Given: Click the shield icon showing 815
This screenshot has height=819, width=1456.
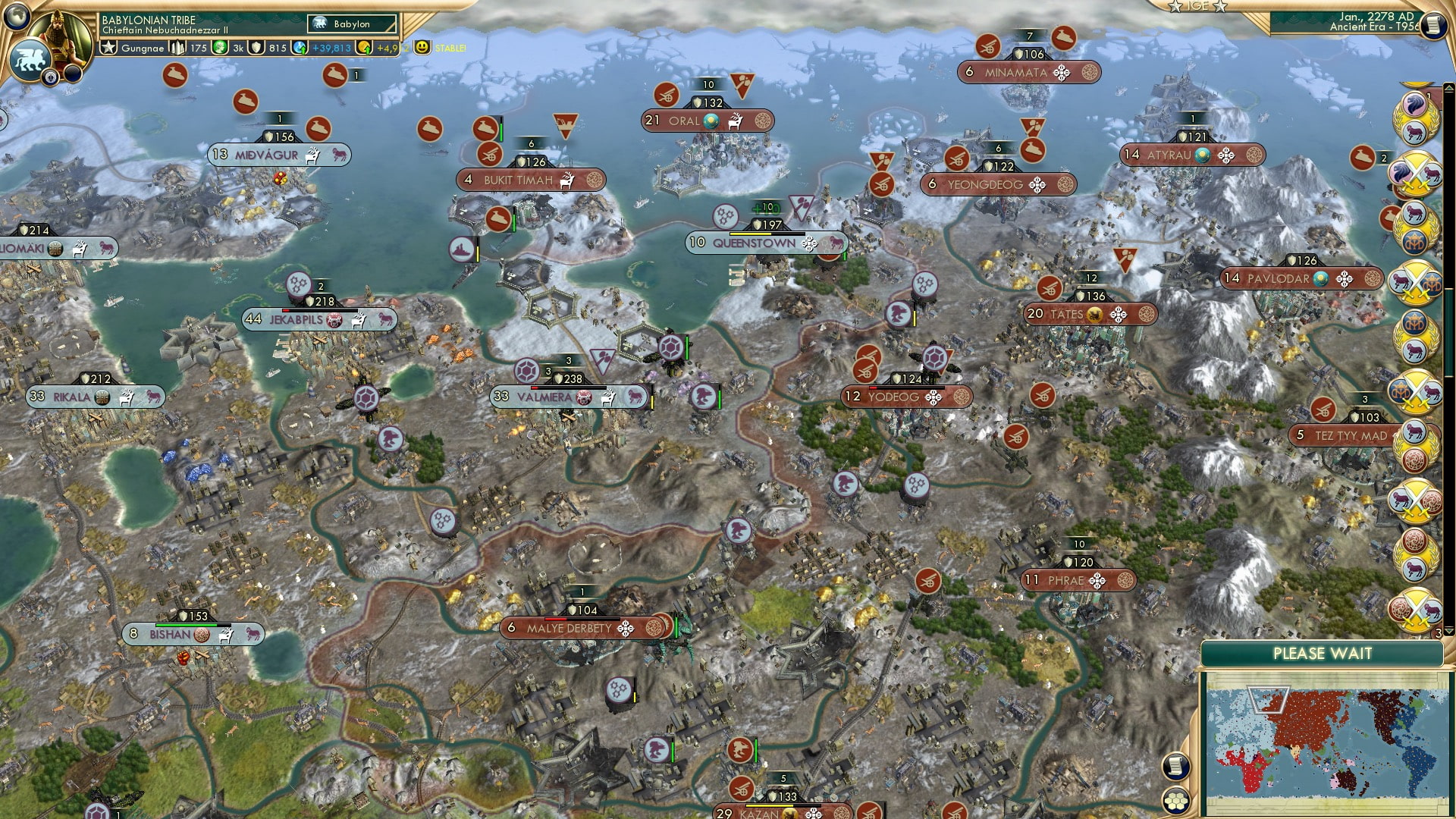Looking at the screenshot, I should 258,47.
